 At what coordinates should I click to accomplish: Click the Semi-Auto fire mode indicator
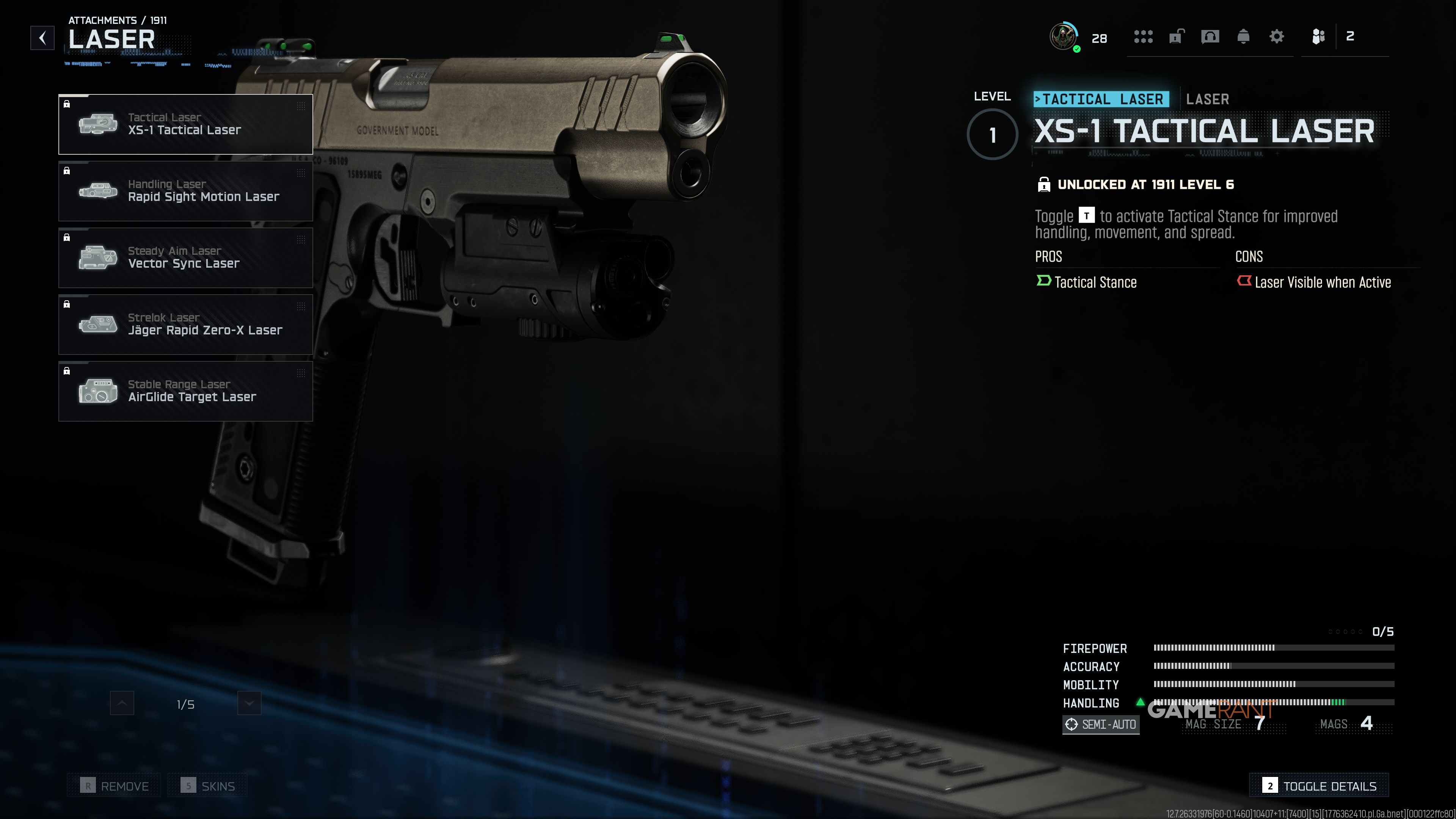[1101, 724]
